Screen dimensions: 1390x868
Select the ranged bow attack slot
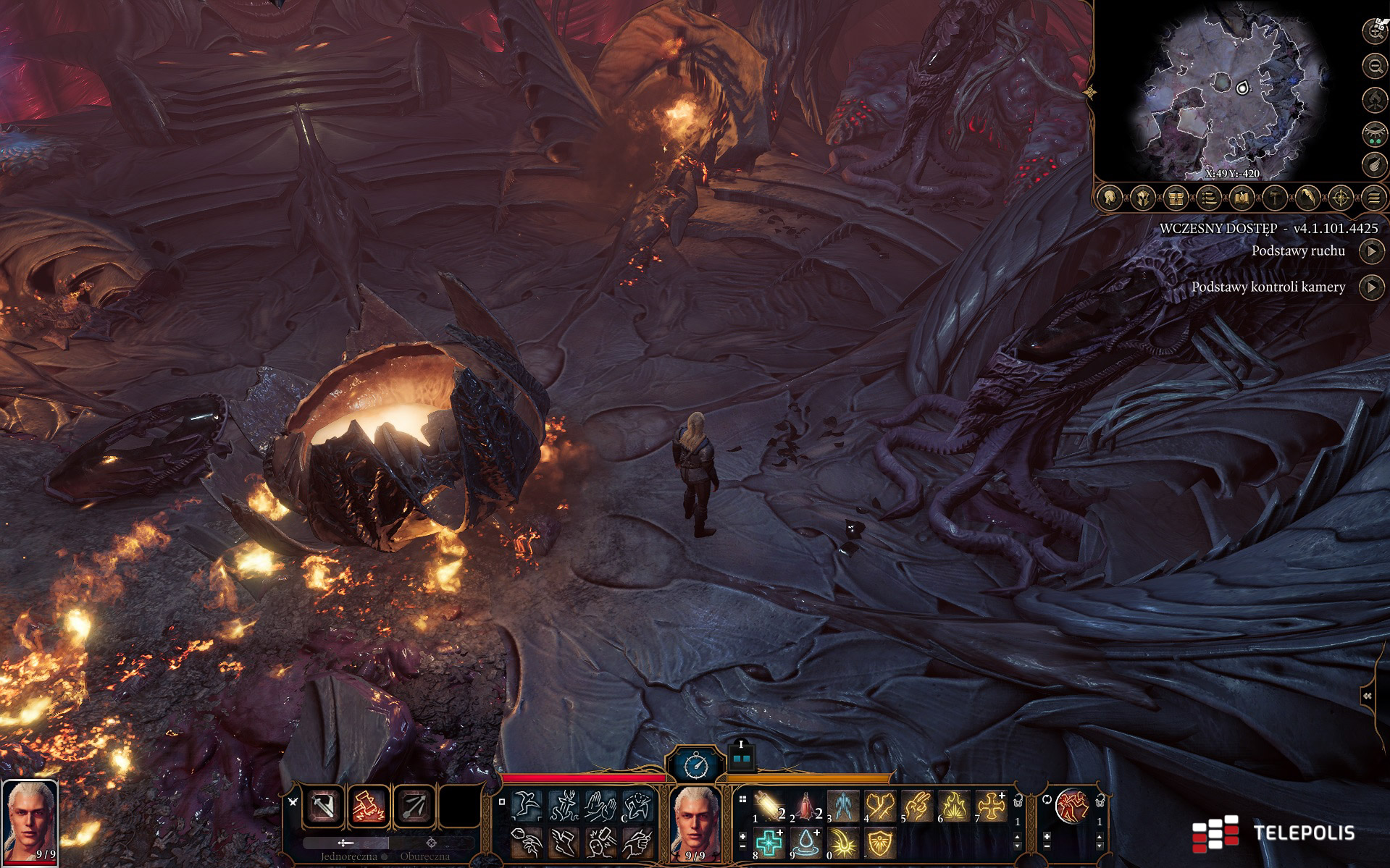click(x=414, y=806)
